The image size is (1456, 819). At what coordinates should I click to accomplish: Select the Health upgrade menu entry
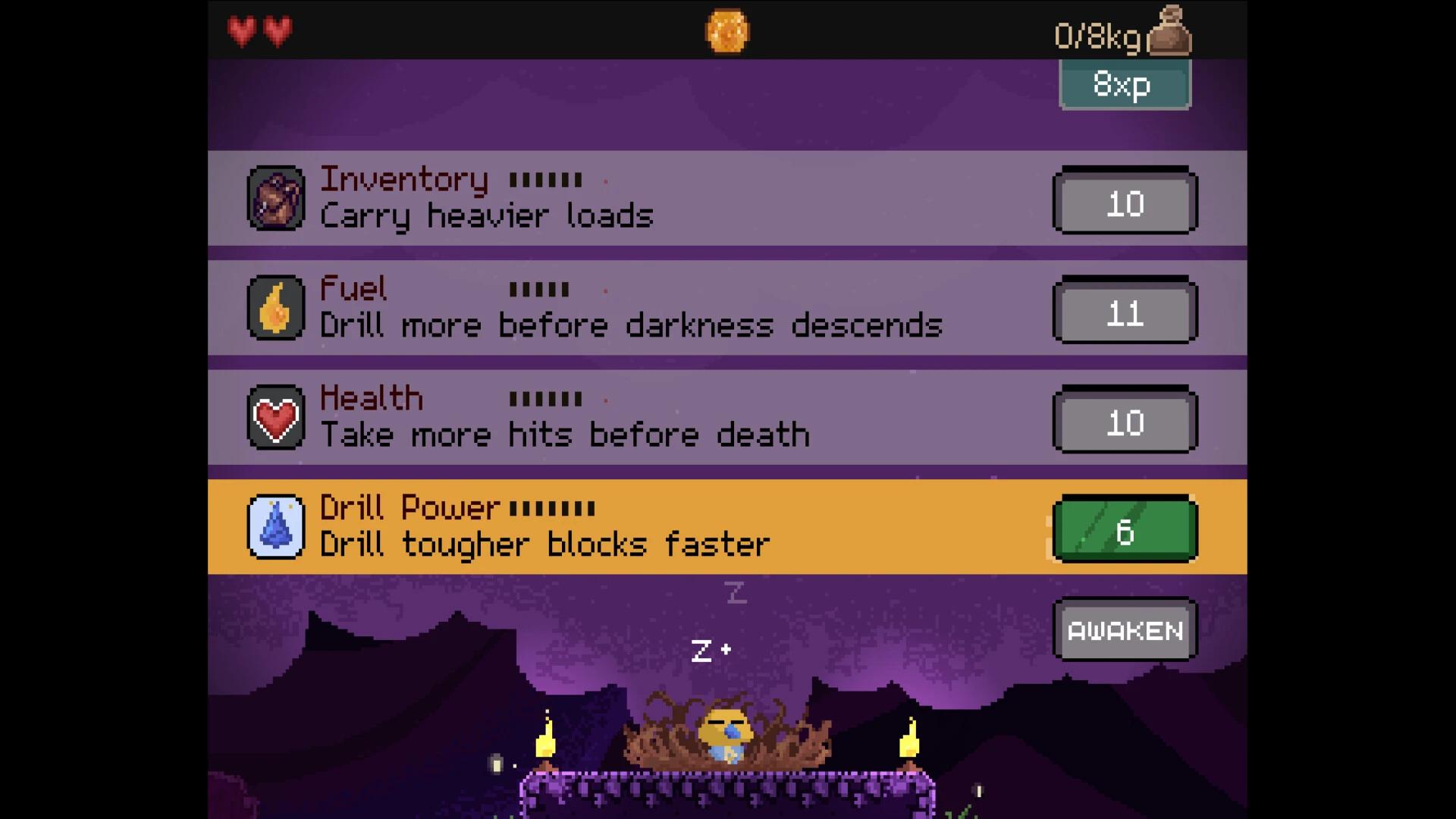click(x=682, y=416)
